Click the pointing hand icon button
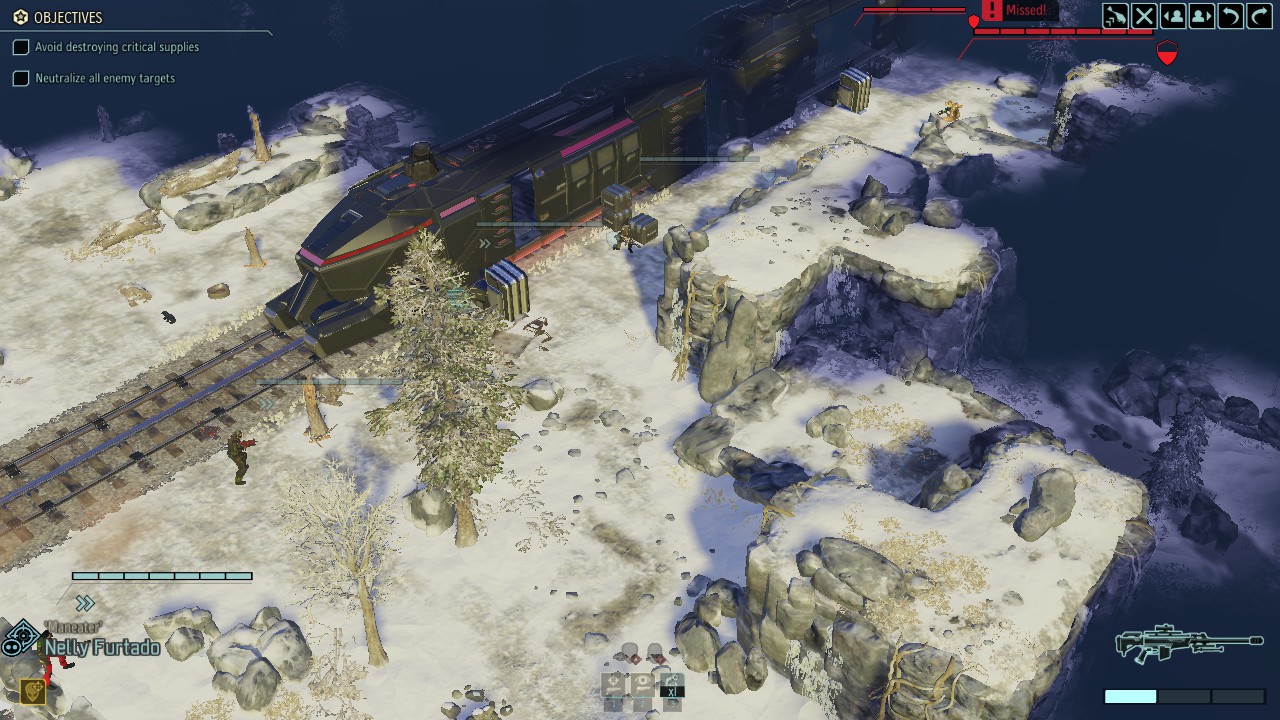The image size is (1280, 720). coord(1115,16)
